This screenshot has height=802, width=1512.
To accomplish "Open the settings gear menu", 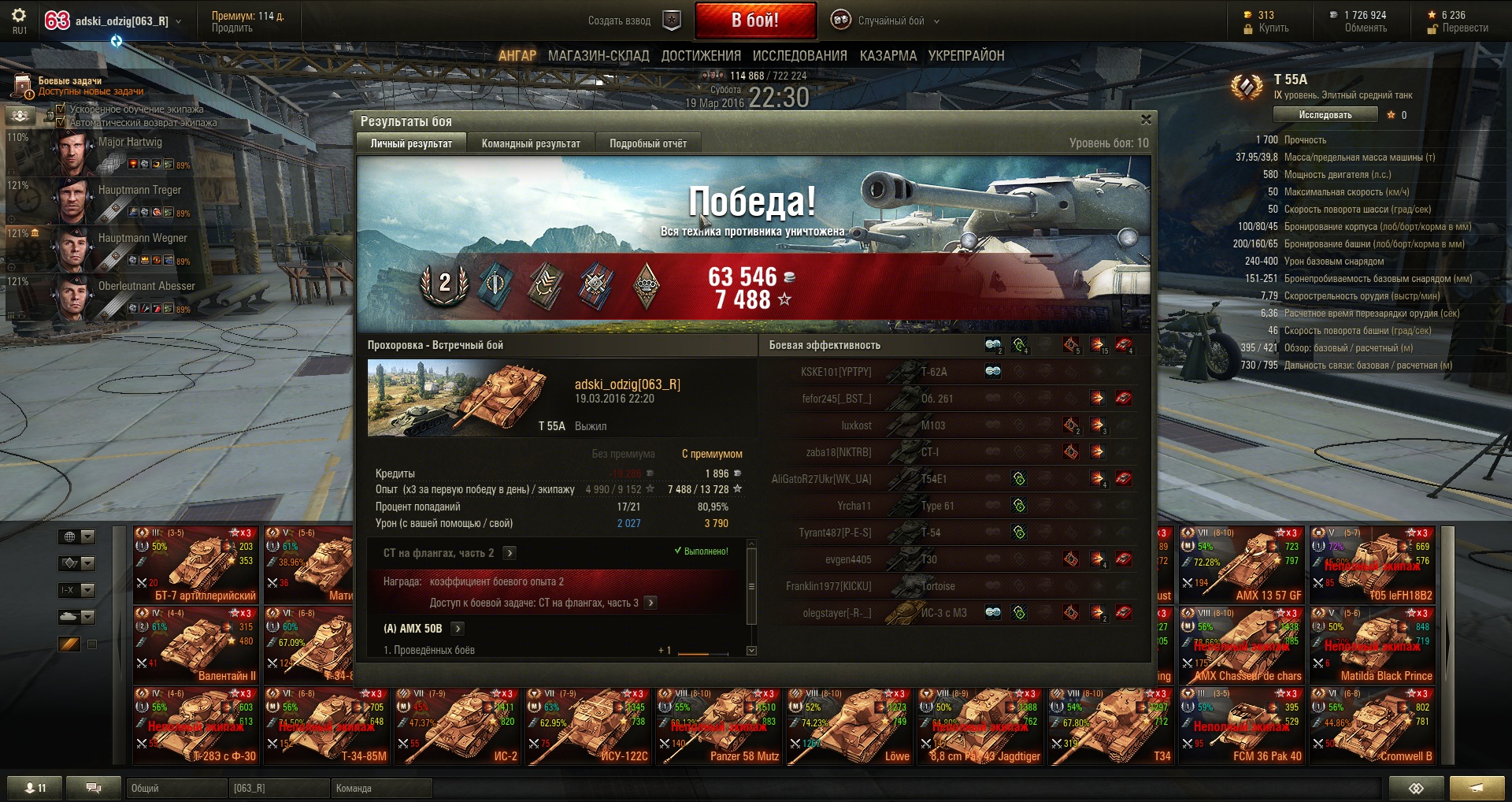I will [x=19, y=16].
